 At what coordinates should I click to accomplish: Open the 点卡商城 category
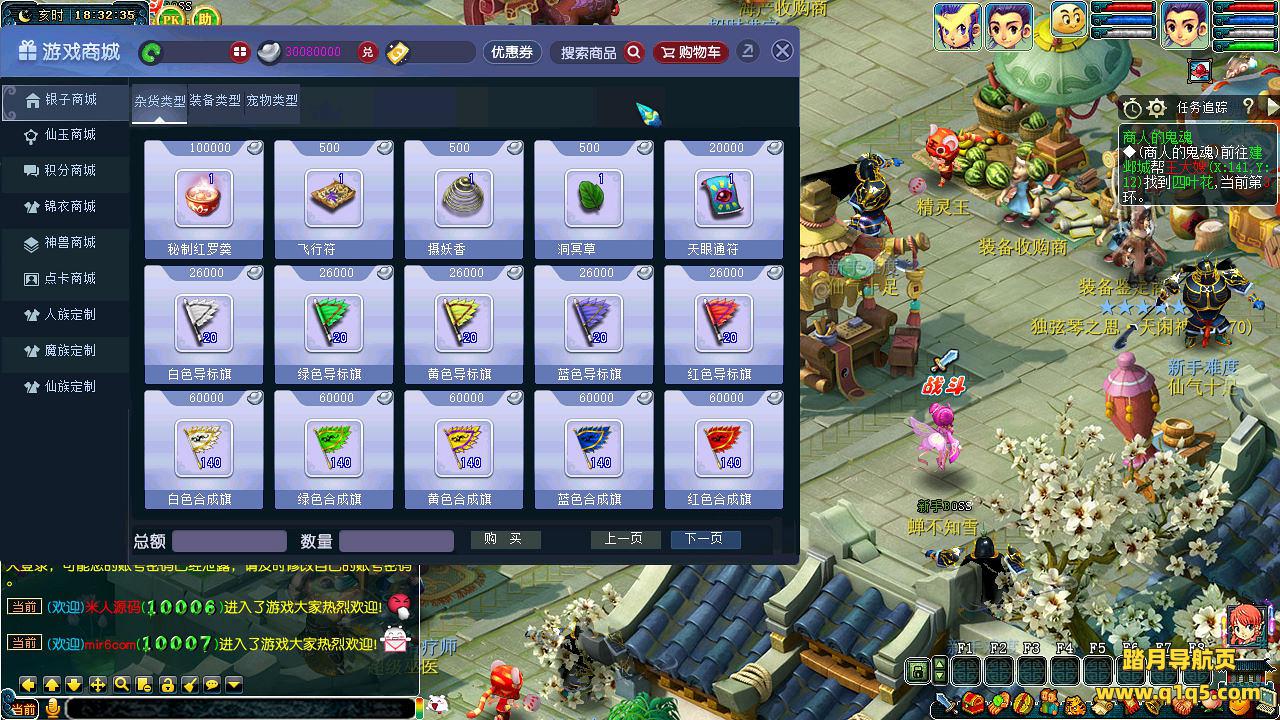point(68,279)
